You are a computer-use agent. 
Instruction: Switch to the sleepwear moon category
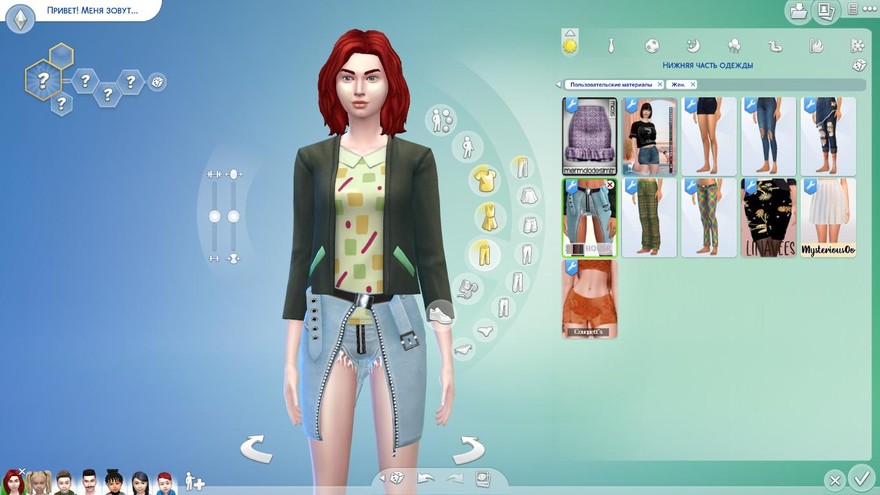[692, 46]
